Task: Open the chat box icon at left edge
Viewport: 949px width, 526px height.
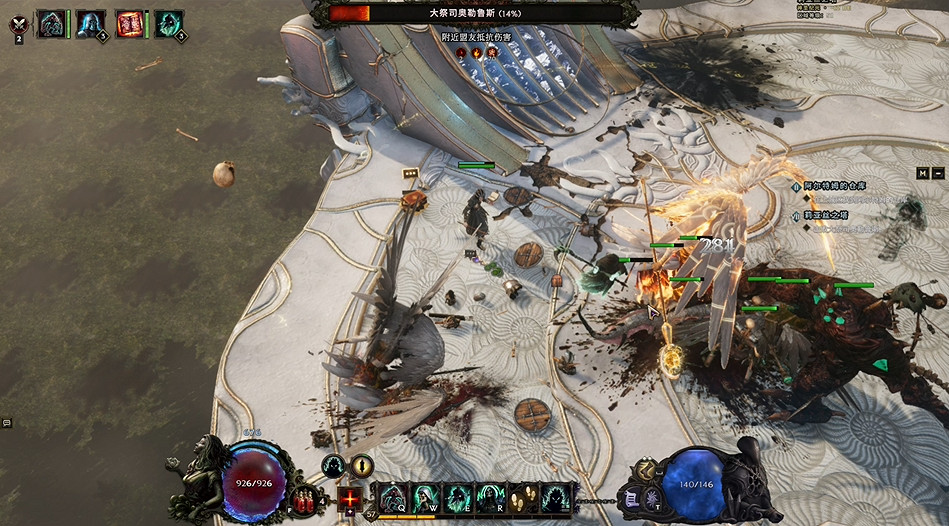Action: coord(7,423)
